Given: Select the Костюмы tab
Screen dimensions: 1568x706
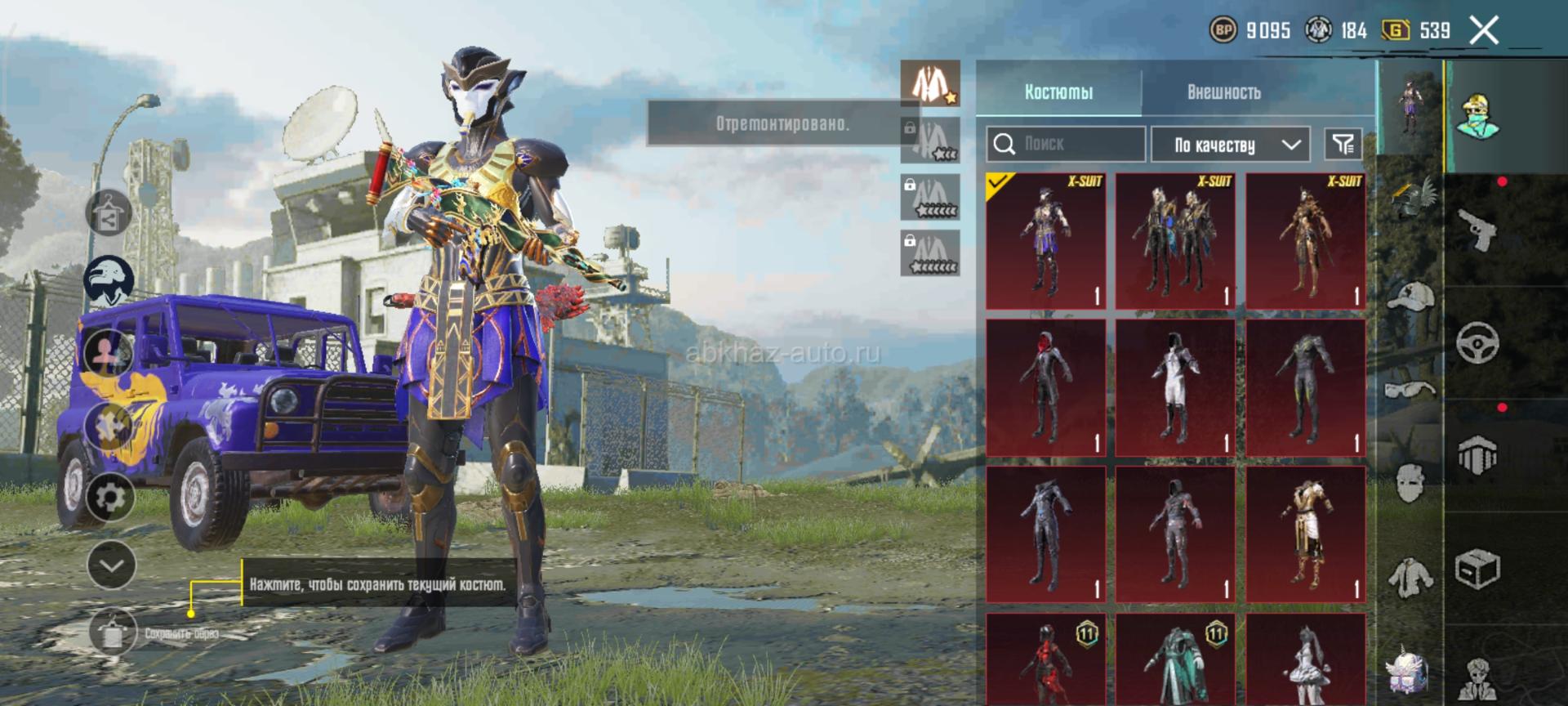Looking at the screenshot, I should tap(1058, 92).
